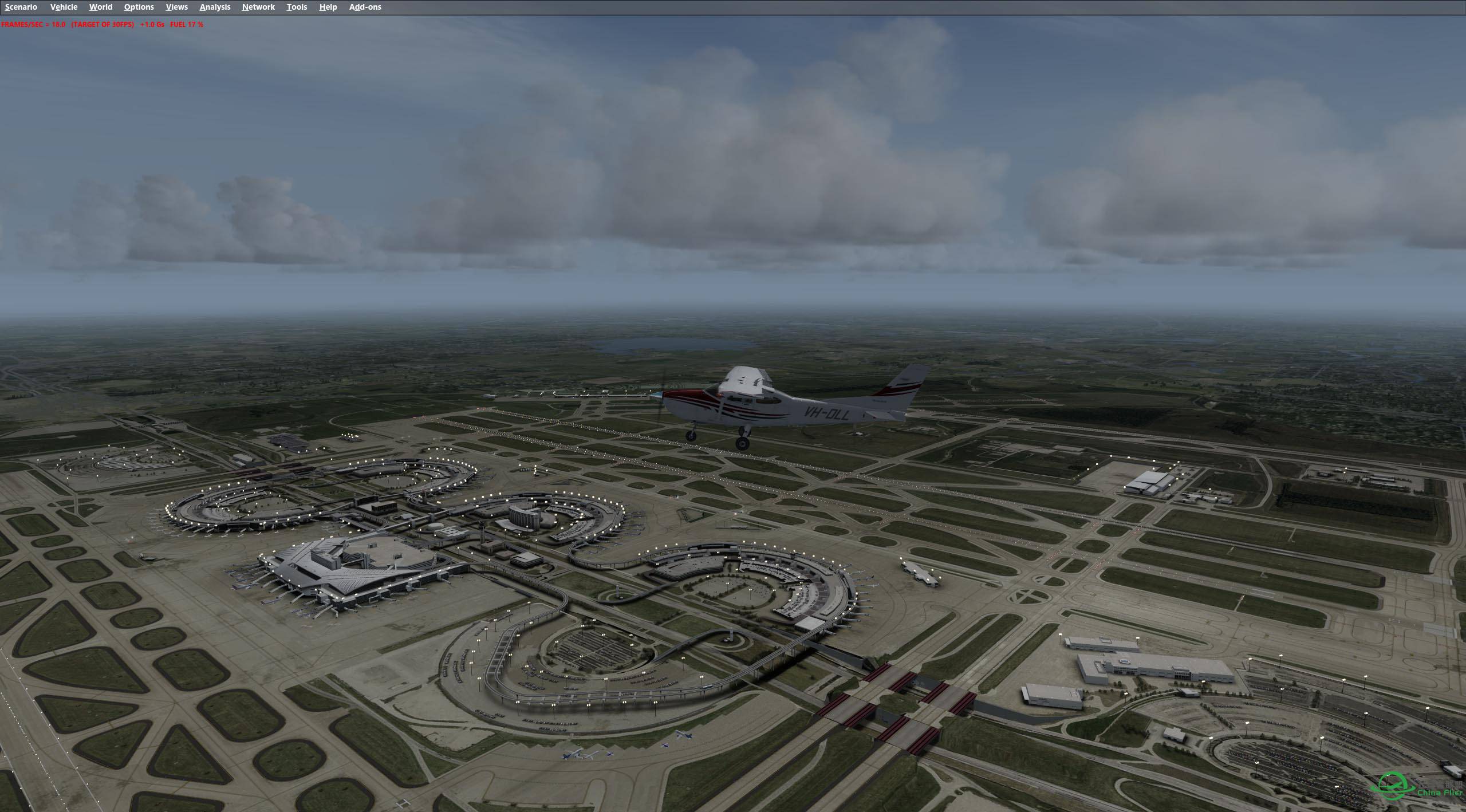
Task: Open the Scenario menu
Action: click(x=21, y=7)
